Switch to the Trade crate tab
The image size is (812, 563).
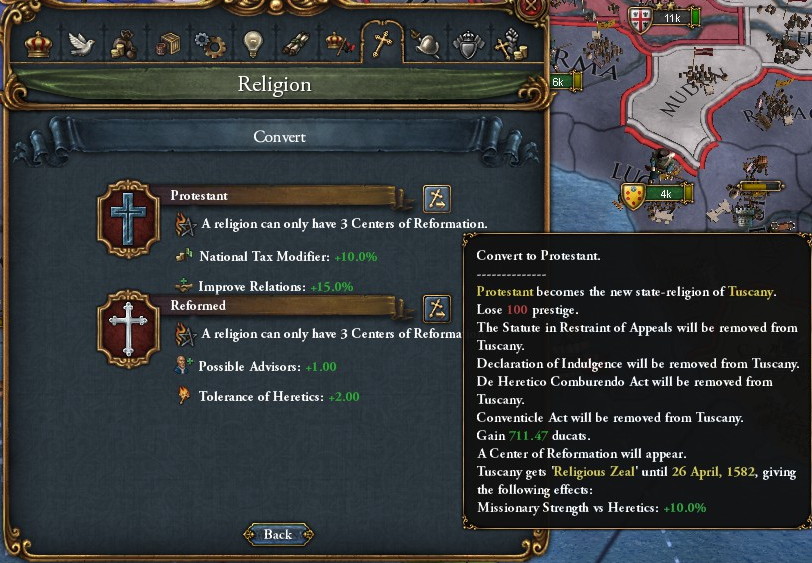pyautogui.click(x=167, y=45)
